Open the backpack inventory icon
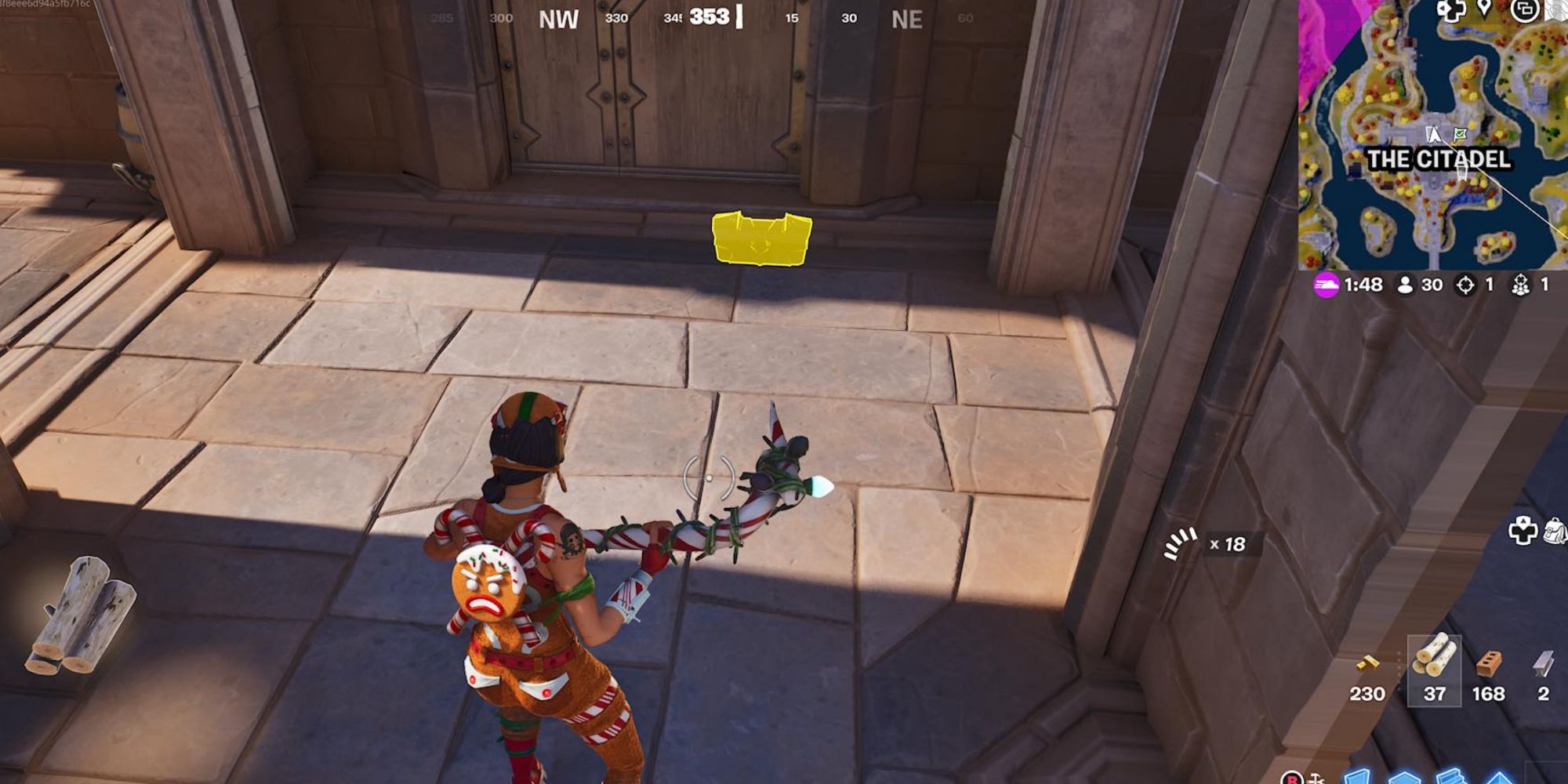Screen dimensions: 1568x784 1556,531
